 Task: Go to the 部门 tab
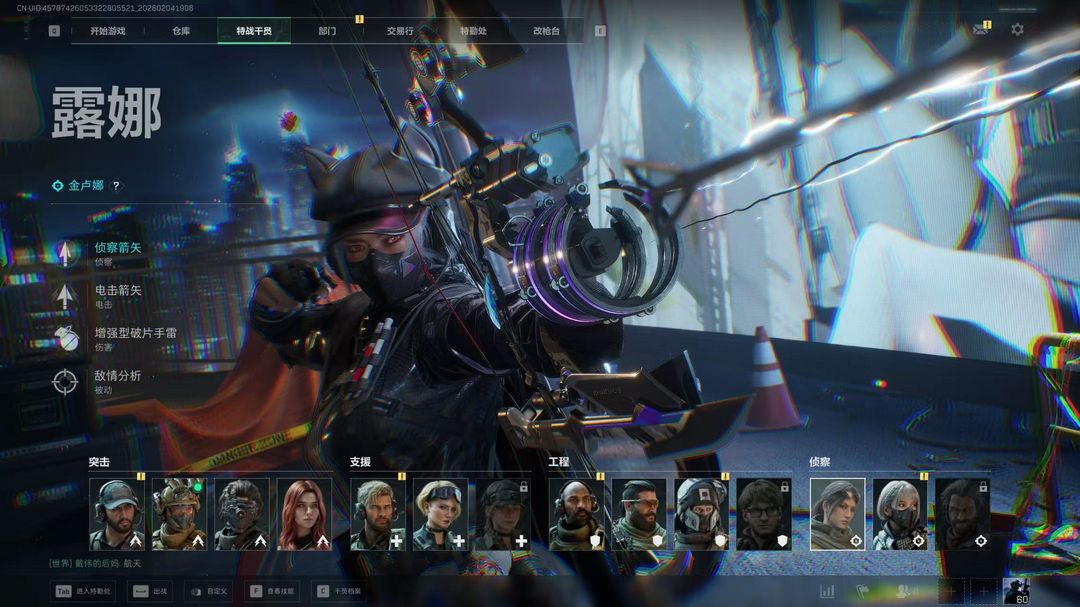coord(327,31)
